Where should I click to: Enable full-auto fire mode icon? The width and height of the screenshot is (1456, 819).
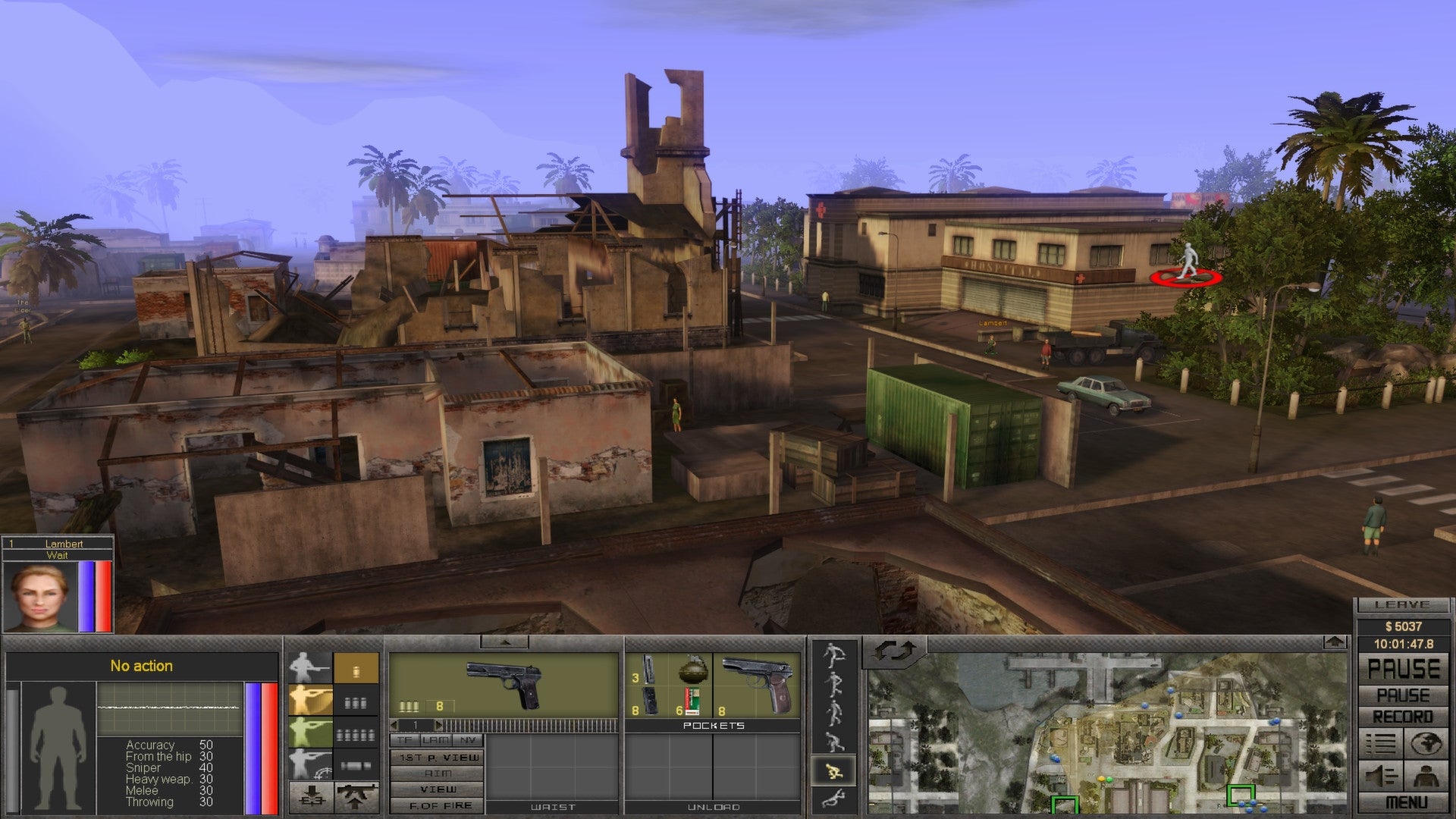356,736
